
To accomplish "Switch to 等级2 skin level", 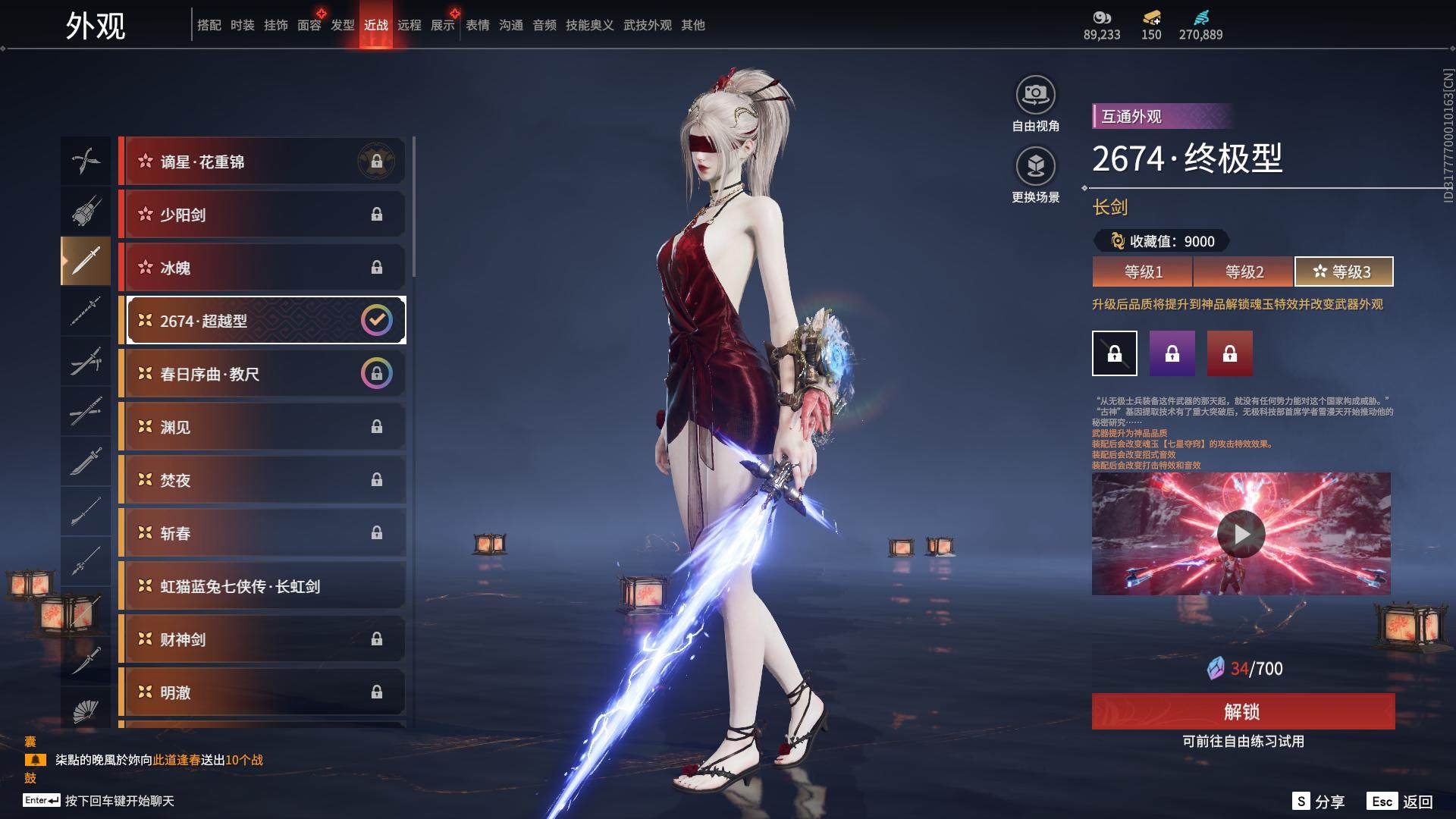I will 1244,271.
